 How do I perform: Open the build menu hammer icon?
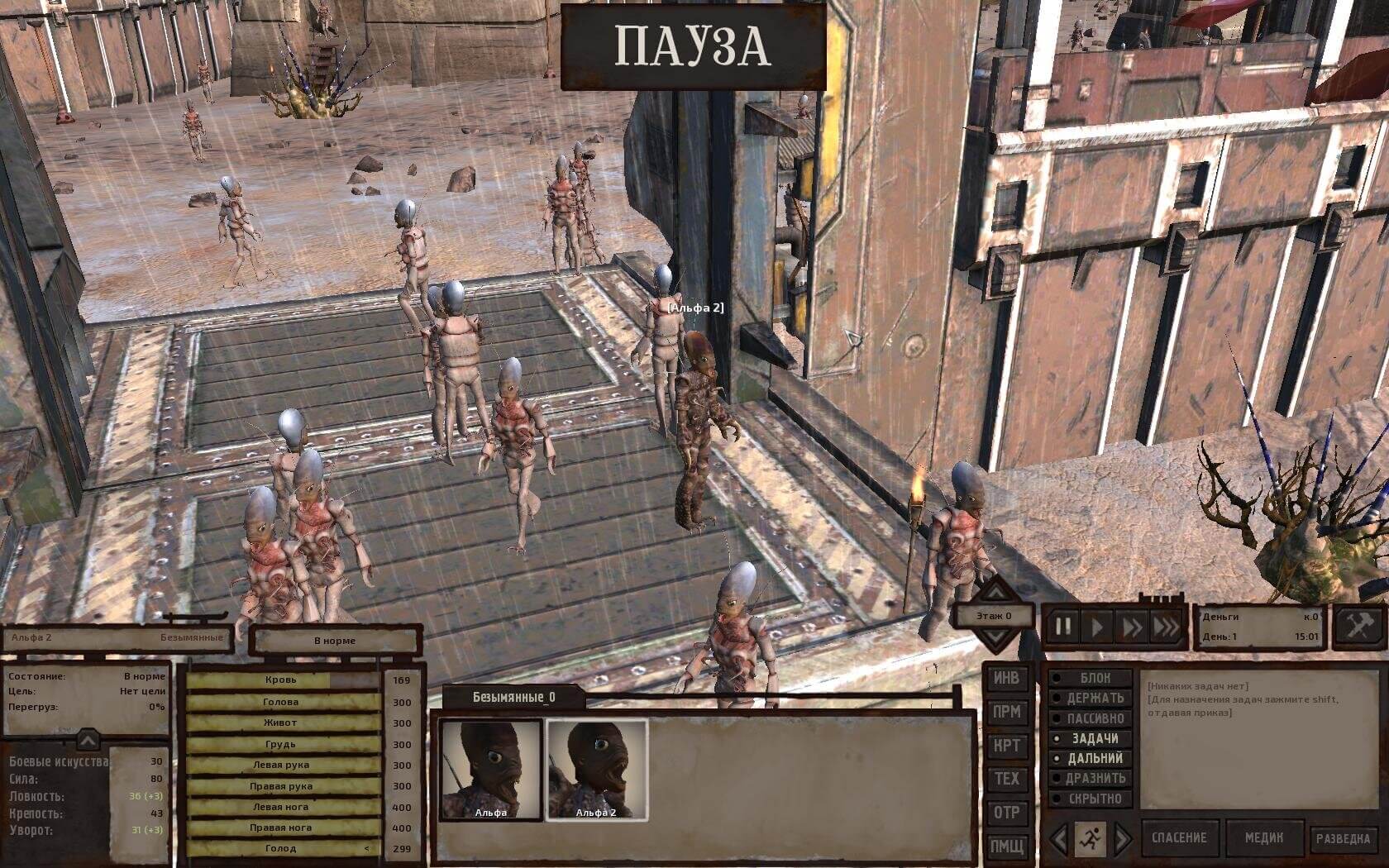click(1358, 626)
